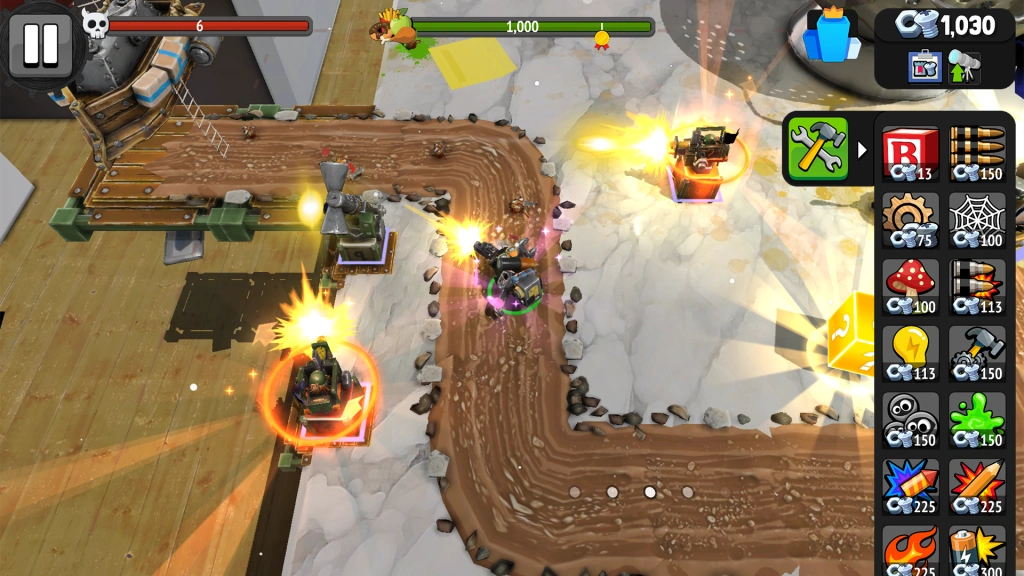Viewport: 1024px width, 576px height.
Task: Select the wooden gear item costing 75
Action: pos(911,218)
